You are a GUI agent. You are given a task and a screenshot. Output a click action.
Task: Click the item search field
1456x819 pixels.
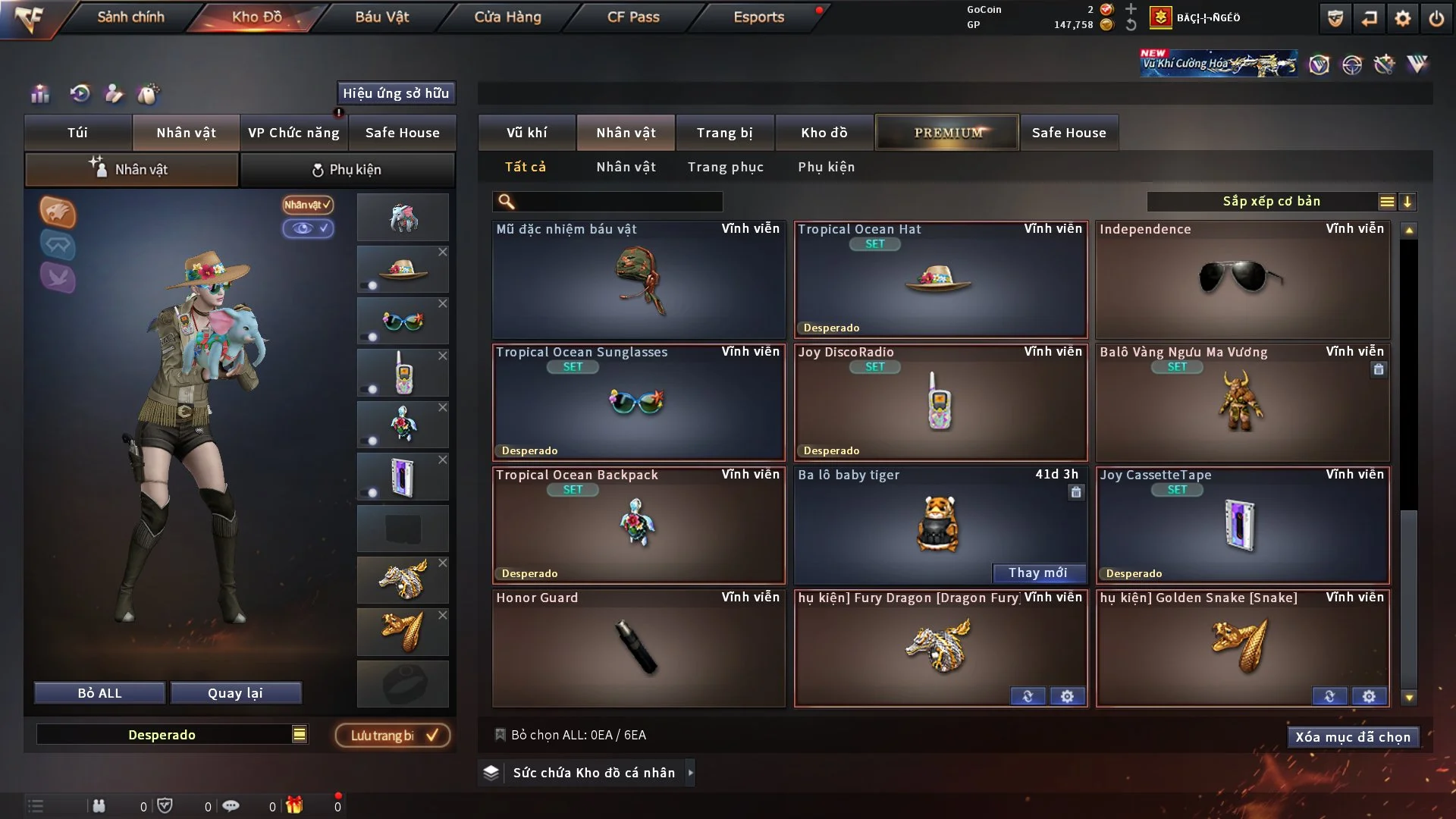click(x=618, y=202)
